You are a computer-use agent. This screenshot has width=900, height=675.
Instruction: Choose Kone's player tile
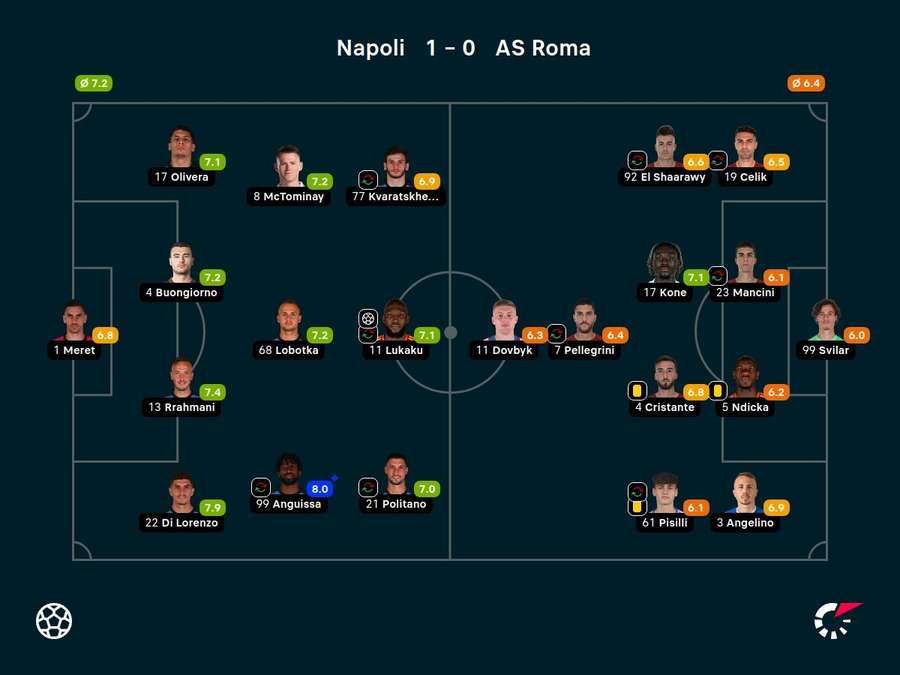(x=664, y=264)
